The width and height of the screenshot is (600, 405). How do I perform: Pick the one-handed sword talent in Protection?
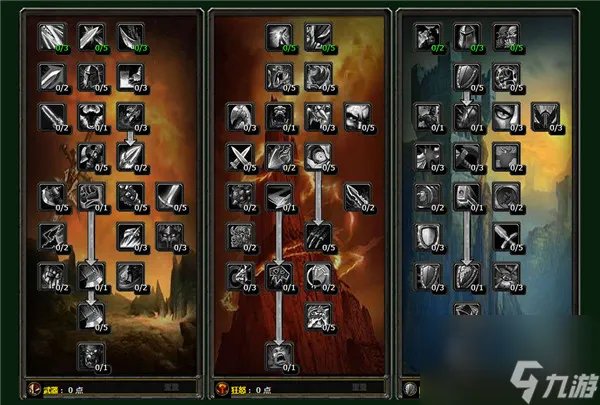coord(503,235)
